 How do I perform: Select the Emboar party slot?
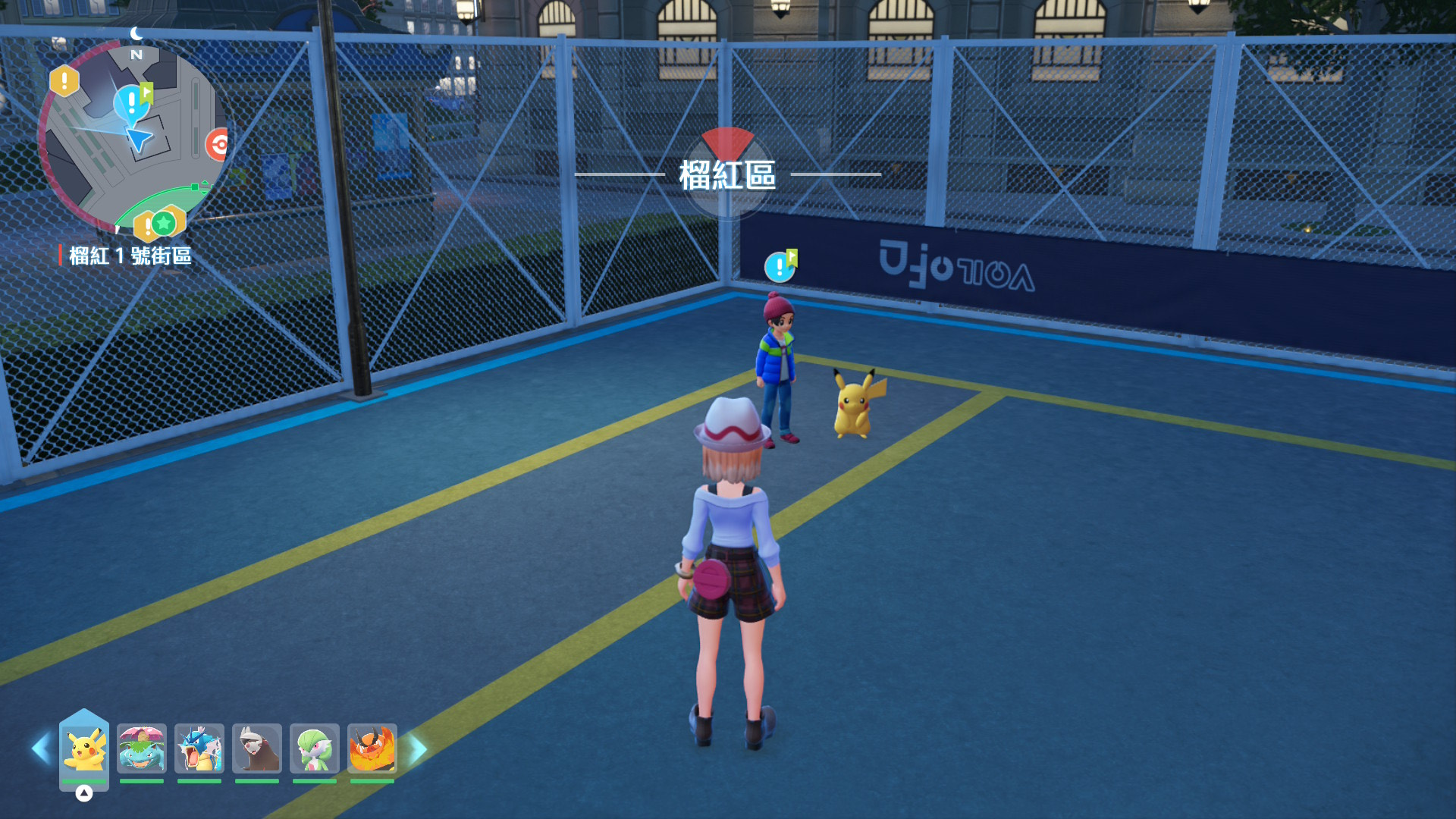tap(372, 749)
